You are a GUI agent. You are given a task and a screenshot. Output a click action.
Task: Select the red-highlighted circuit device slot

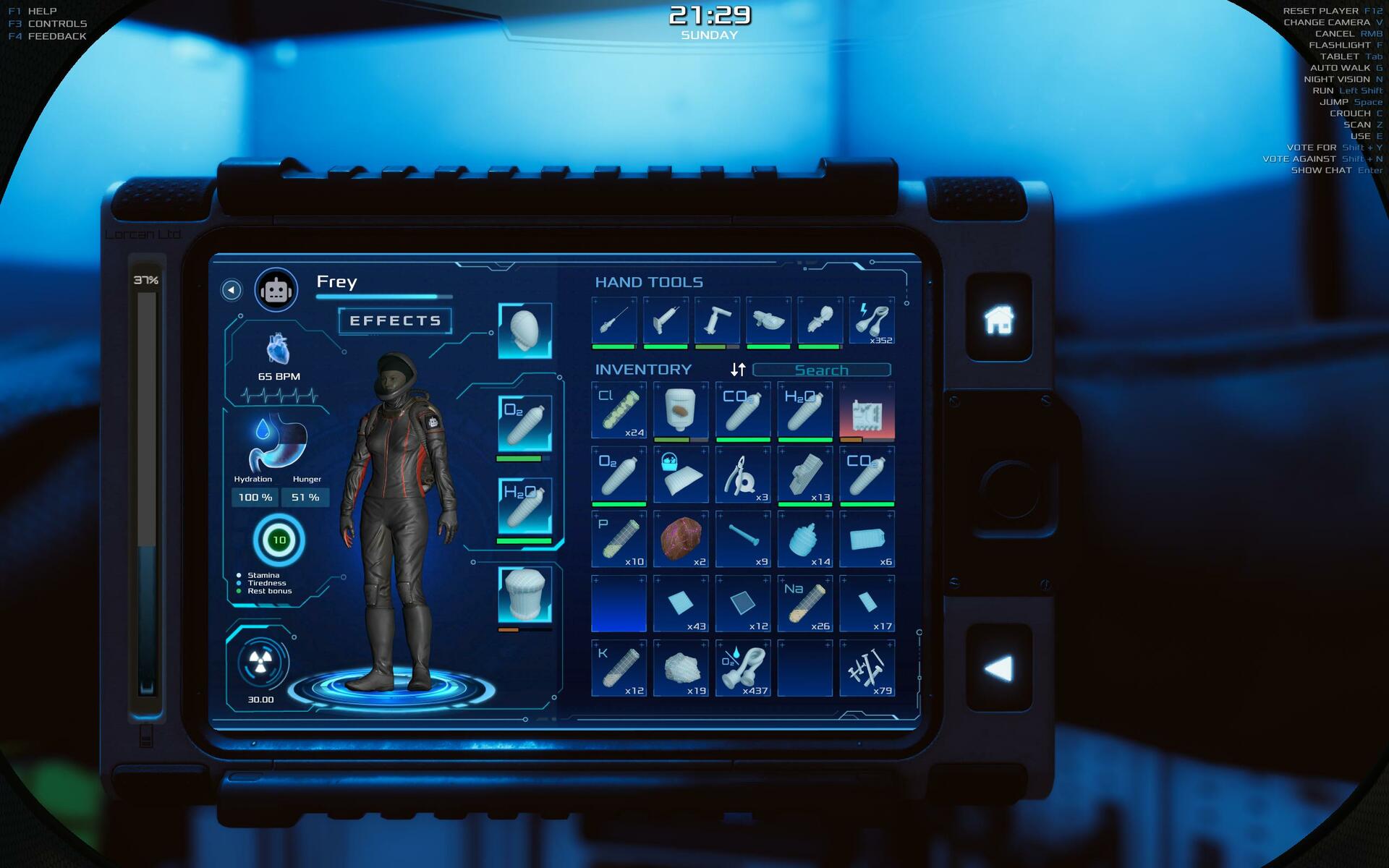tap(867, 411)
